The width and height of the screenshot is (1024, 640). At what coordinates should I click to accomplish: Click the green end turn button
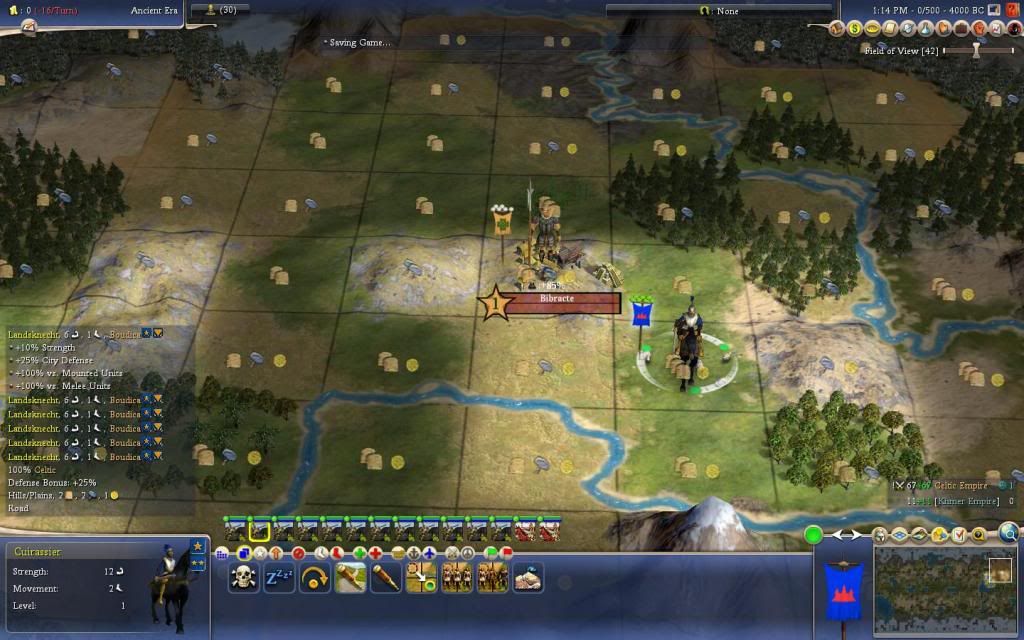[814, 535]
